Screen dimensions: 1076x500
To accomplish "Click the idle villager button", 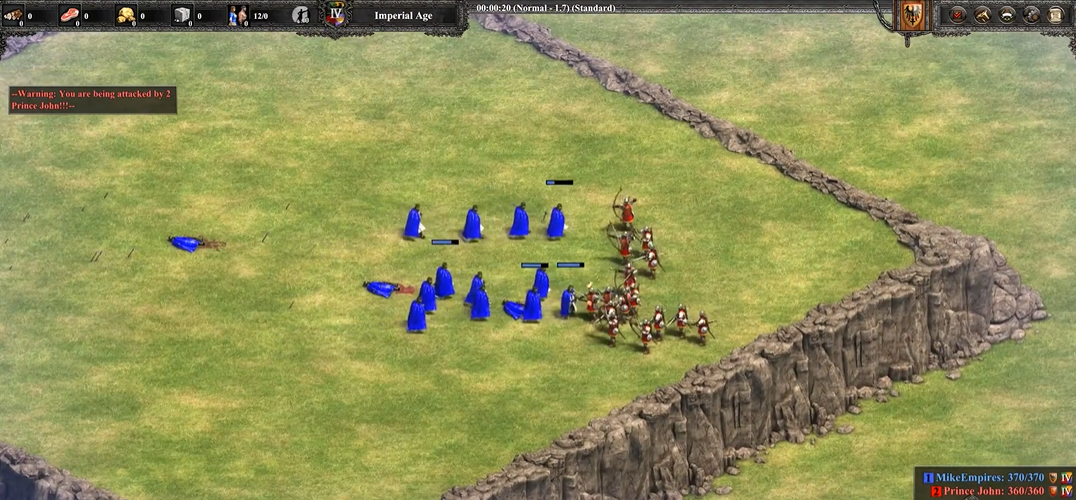I will pos(300,15).
